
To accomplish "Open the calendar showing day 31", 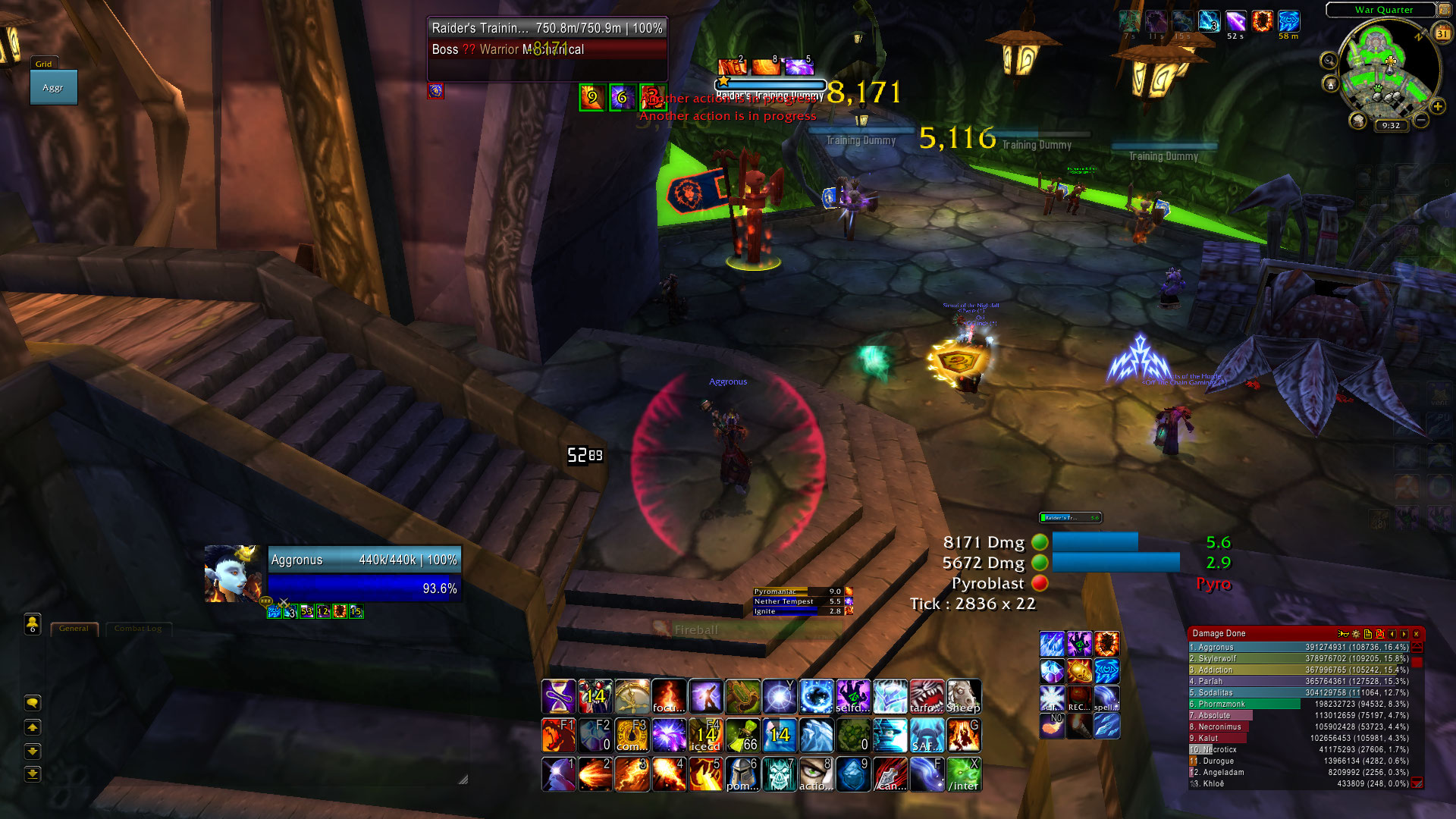I will (1442, 33).
